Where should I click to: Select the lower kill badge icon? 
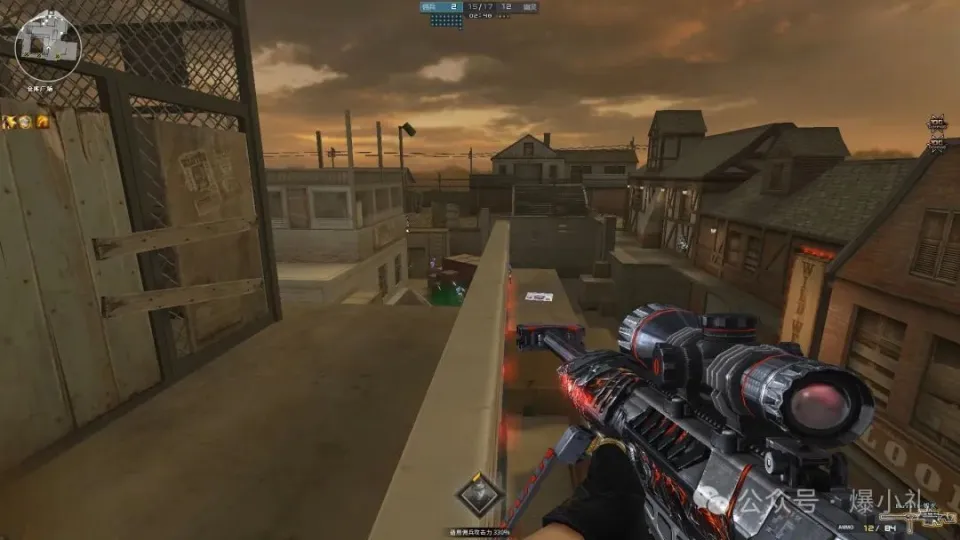(937, 145)
